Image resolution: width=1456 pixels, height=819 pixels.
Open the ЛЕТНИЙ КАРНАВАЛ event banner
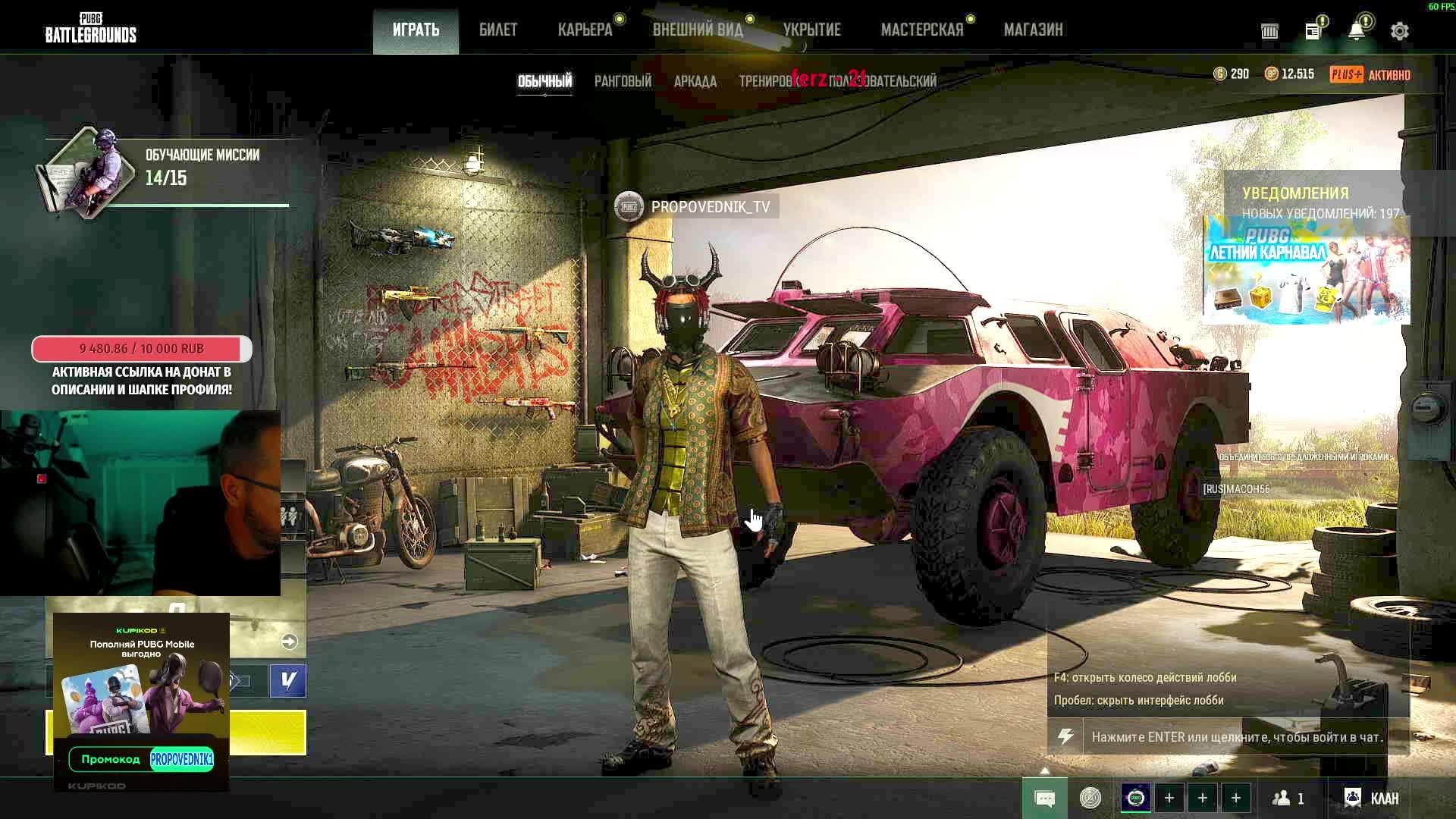coord(1306,270)
